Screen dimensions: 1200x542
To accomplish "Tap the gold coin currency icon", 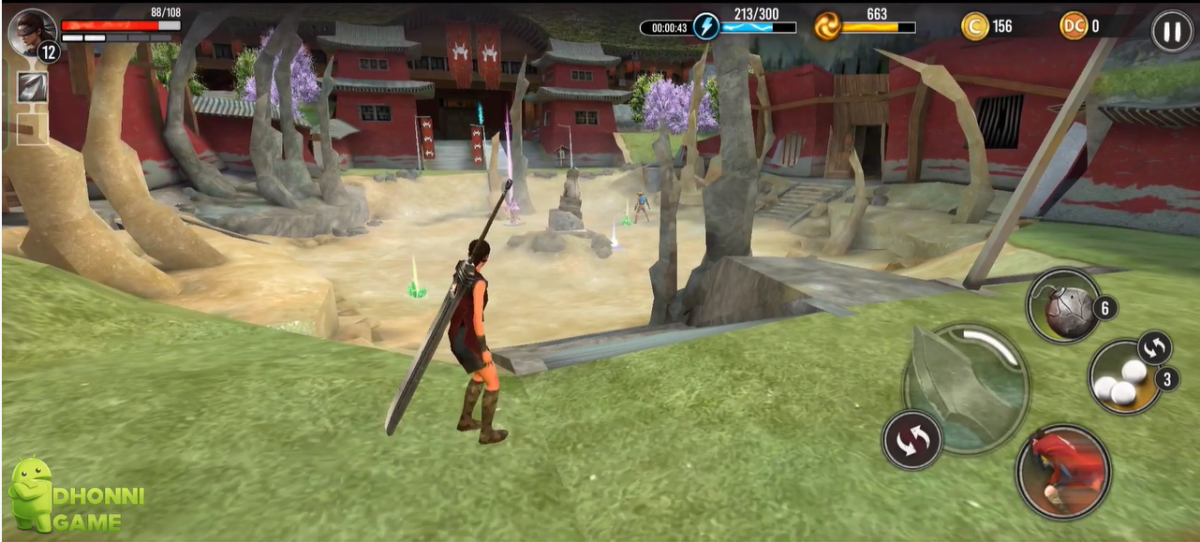I will [975, 27].
